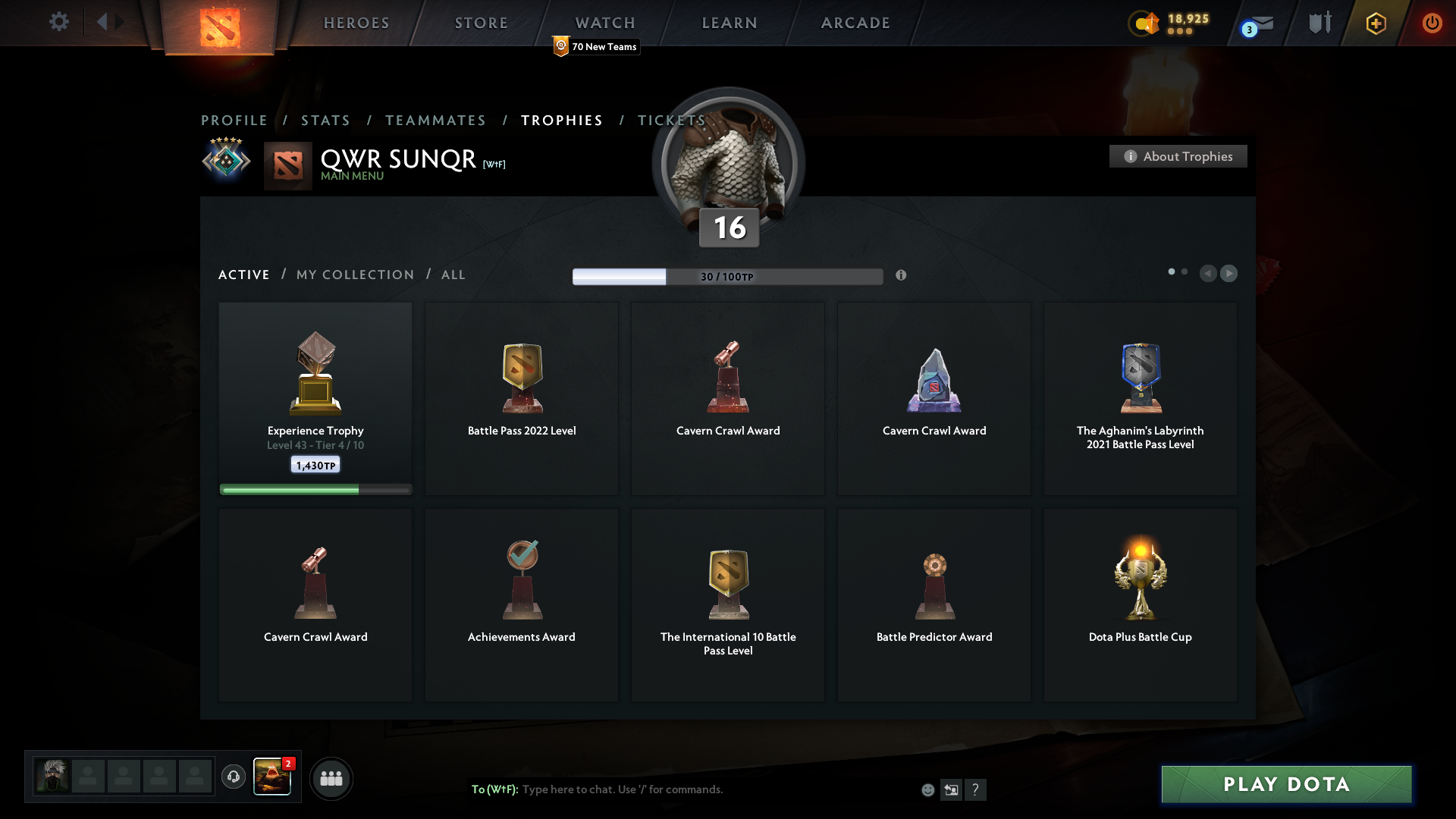The height and width of the screenshot is (819, 1456).
Task: Open the gold plus upgrade icon
Action: pyautogui.click(x=1376, y=23)
